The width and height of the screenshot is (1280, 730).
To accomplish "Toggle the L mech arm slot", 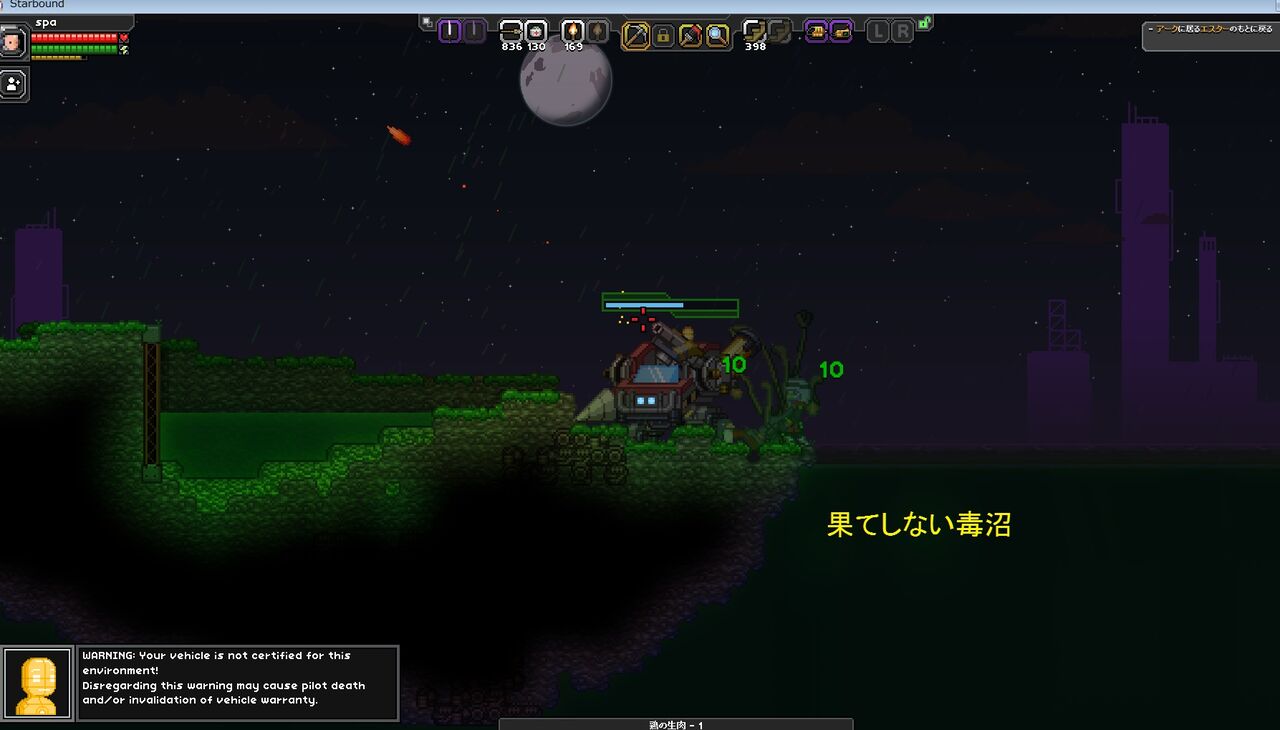I will pos(878,31).
